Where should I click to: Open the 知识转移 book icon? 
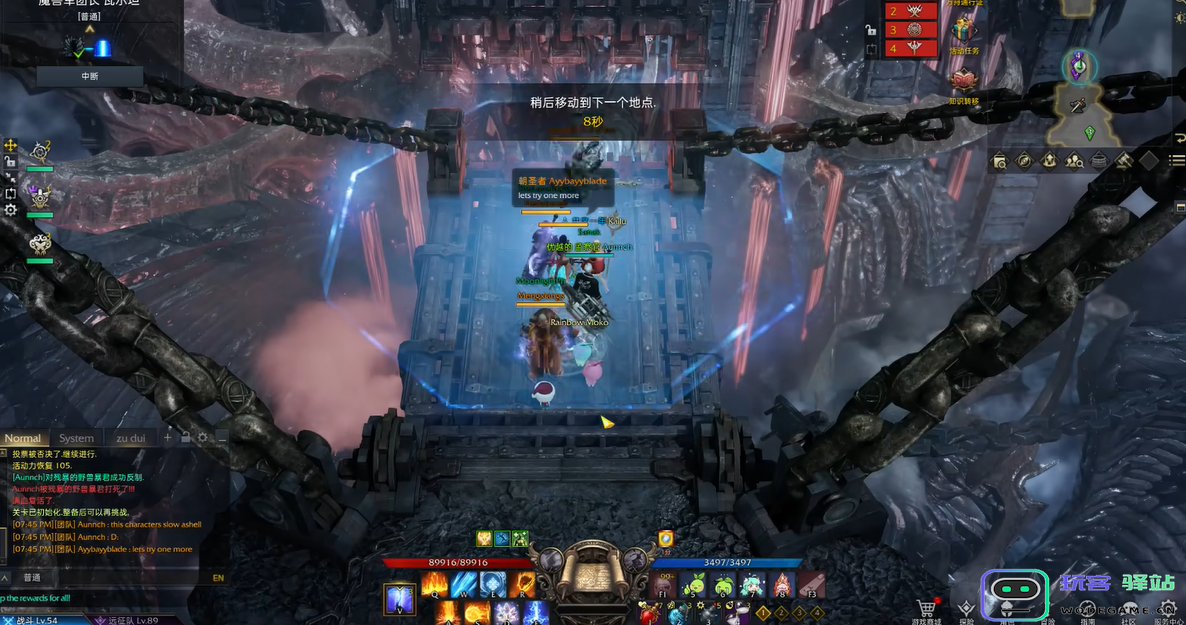point(963,80)
